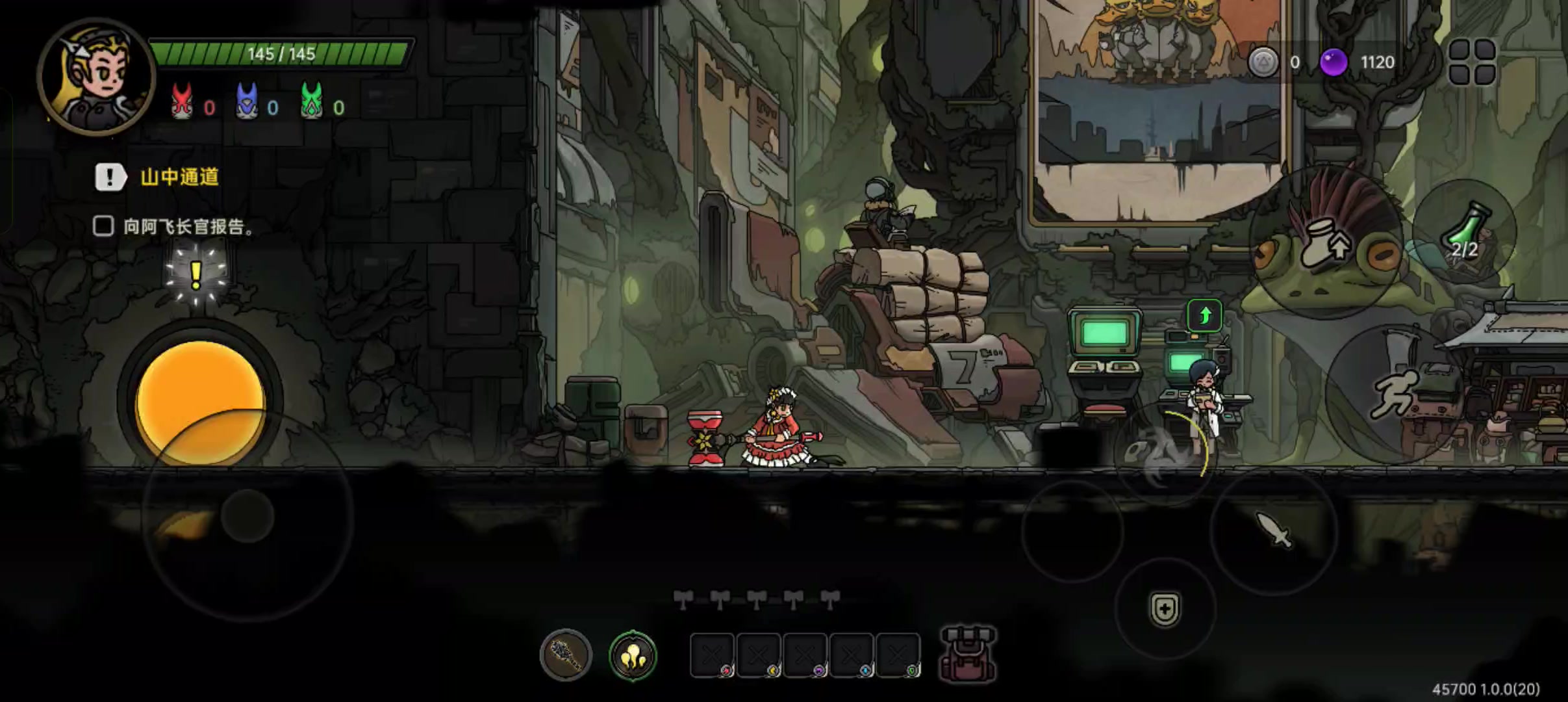This screenshot has height=702, width=1568.
Task: Tap the purple orb currency icon
Action: [1334, 62]
